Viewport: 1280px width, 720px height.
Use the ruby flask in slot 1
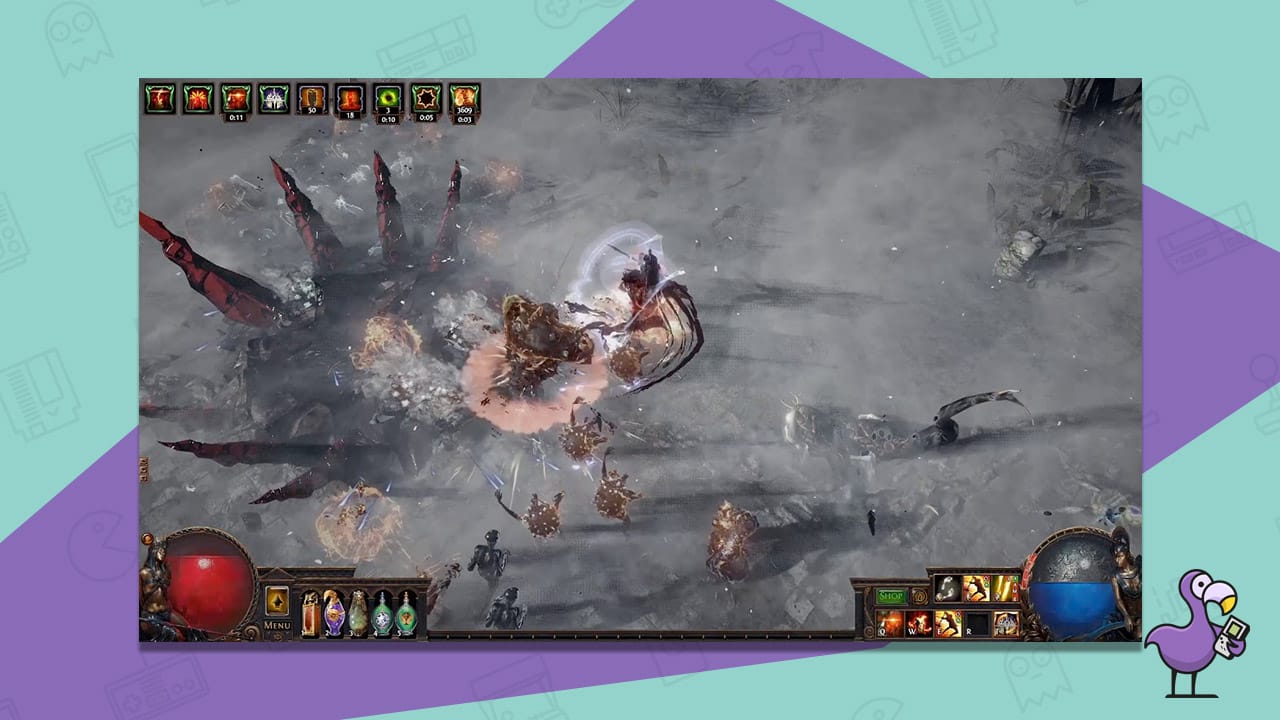click(310, 612)
